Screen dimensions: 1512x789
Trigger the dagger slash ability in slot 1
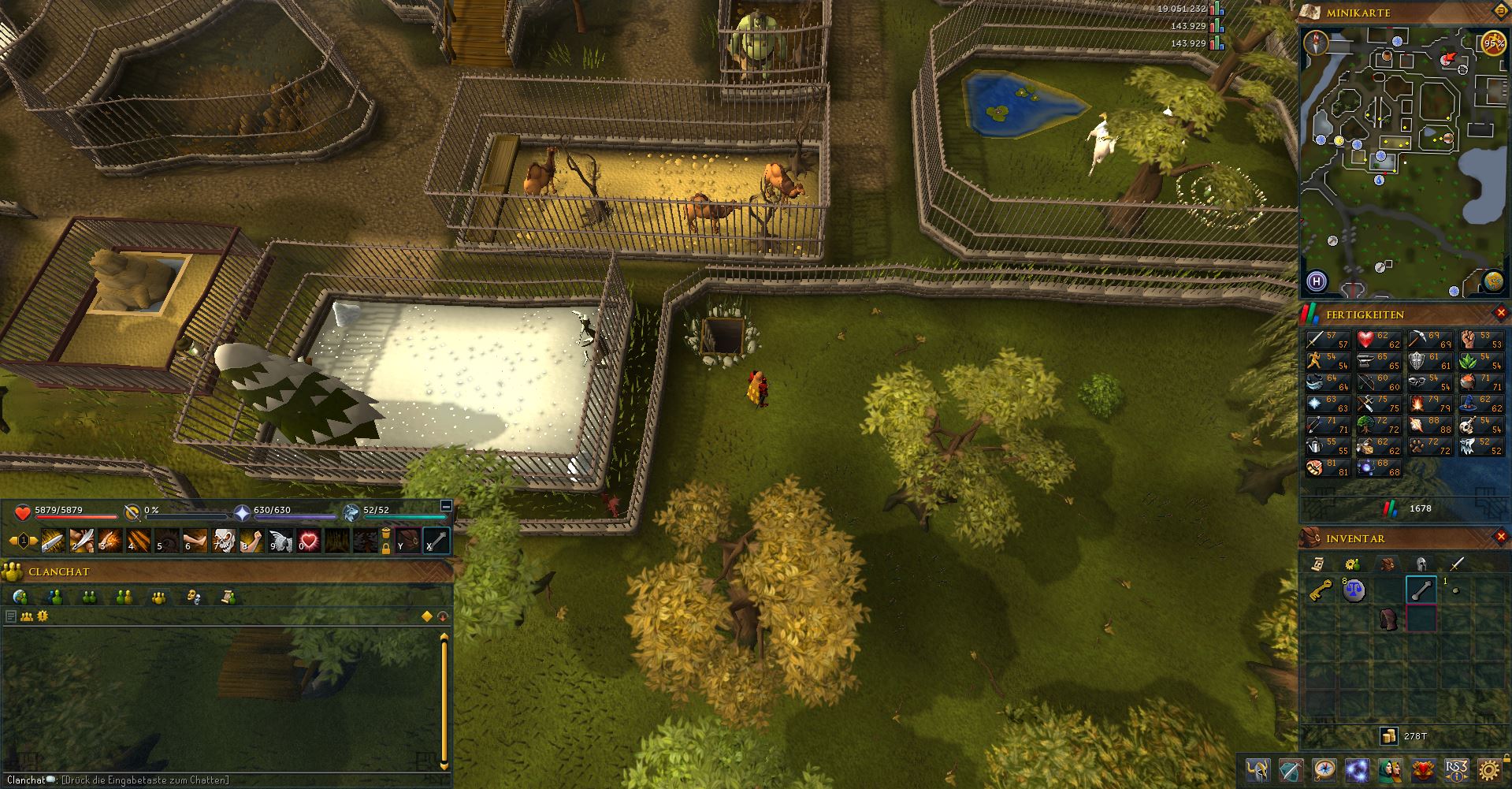(x=54, y=542)
